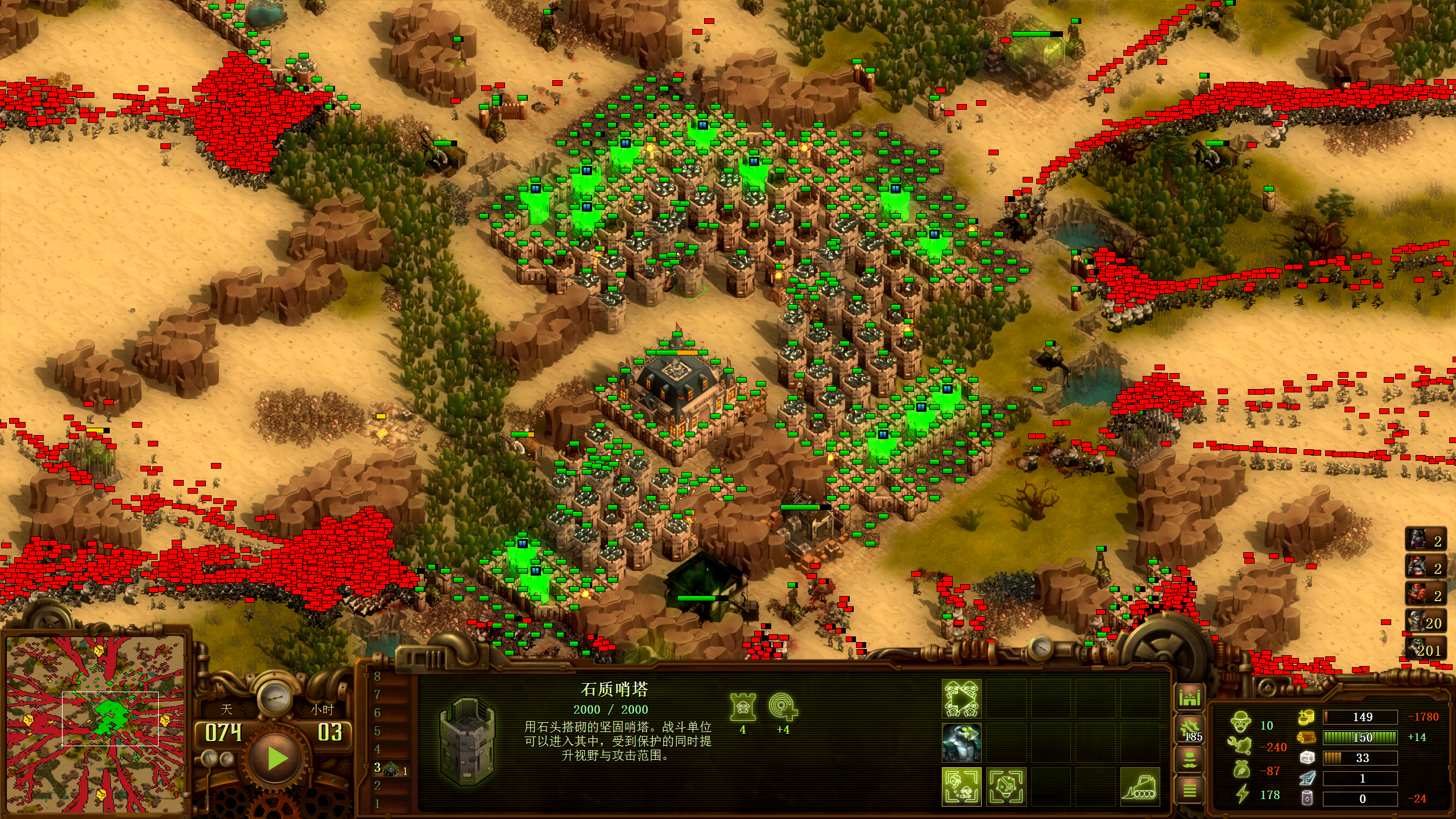Click the stone tower portrait in info panel

point(468,741)
